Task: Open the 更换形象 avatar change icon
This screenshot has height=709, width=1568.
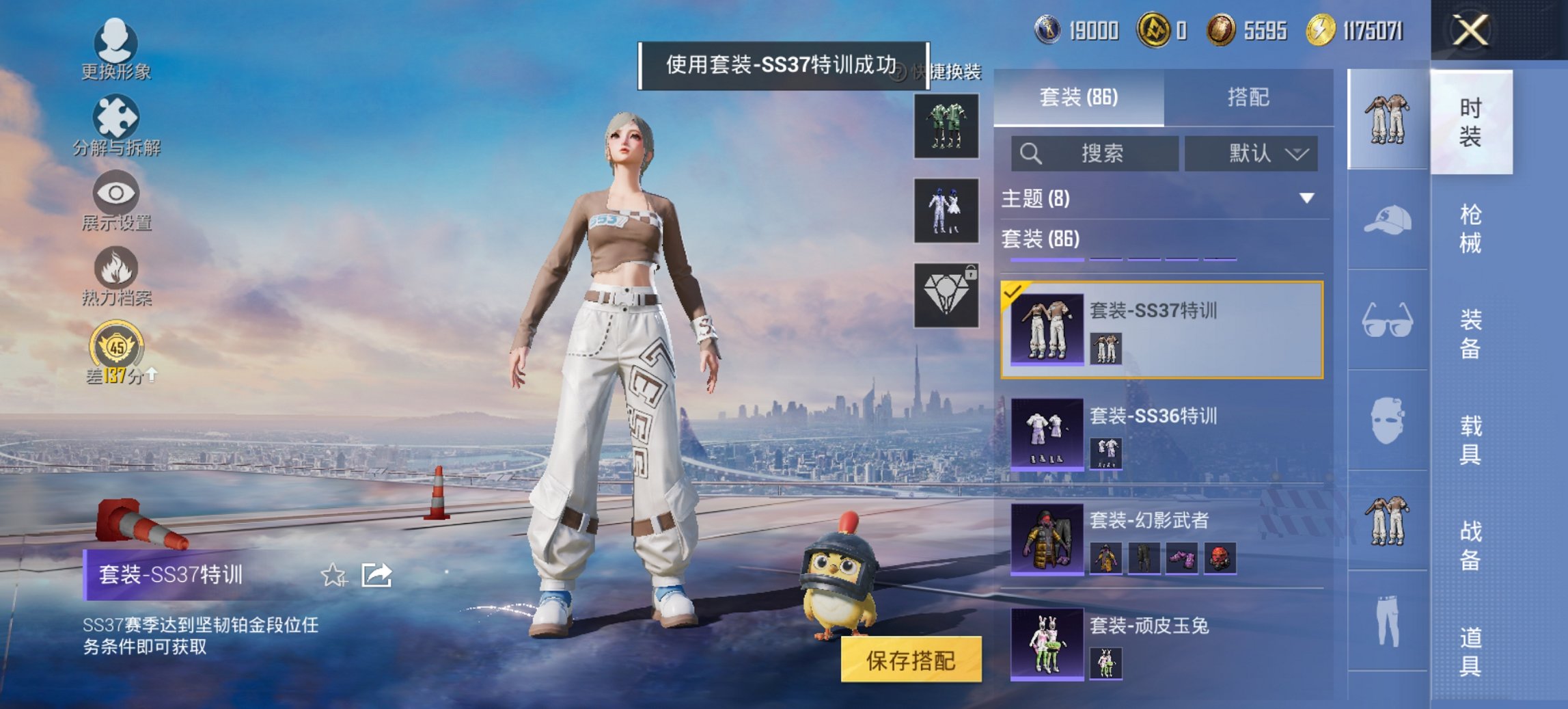Action: coord(116,39)
